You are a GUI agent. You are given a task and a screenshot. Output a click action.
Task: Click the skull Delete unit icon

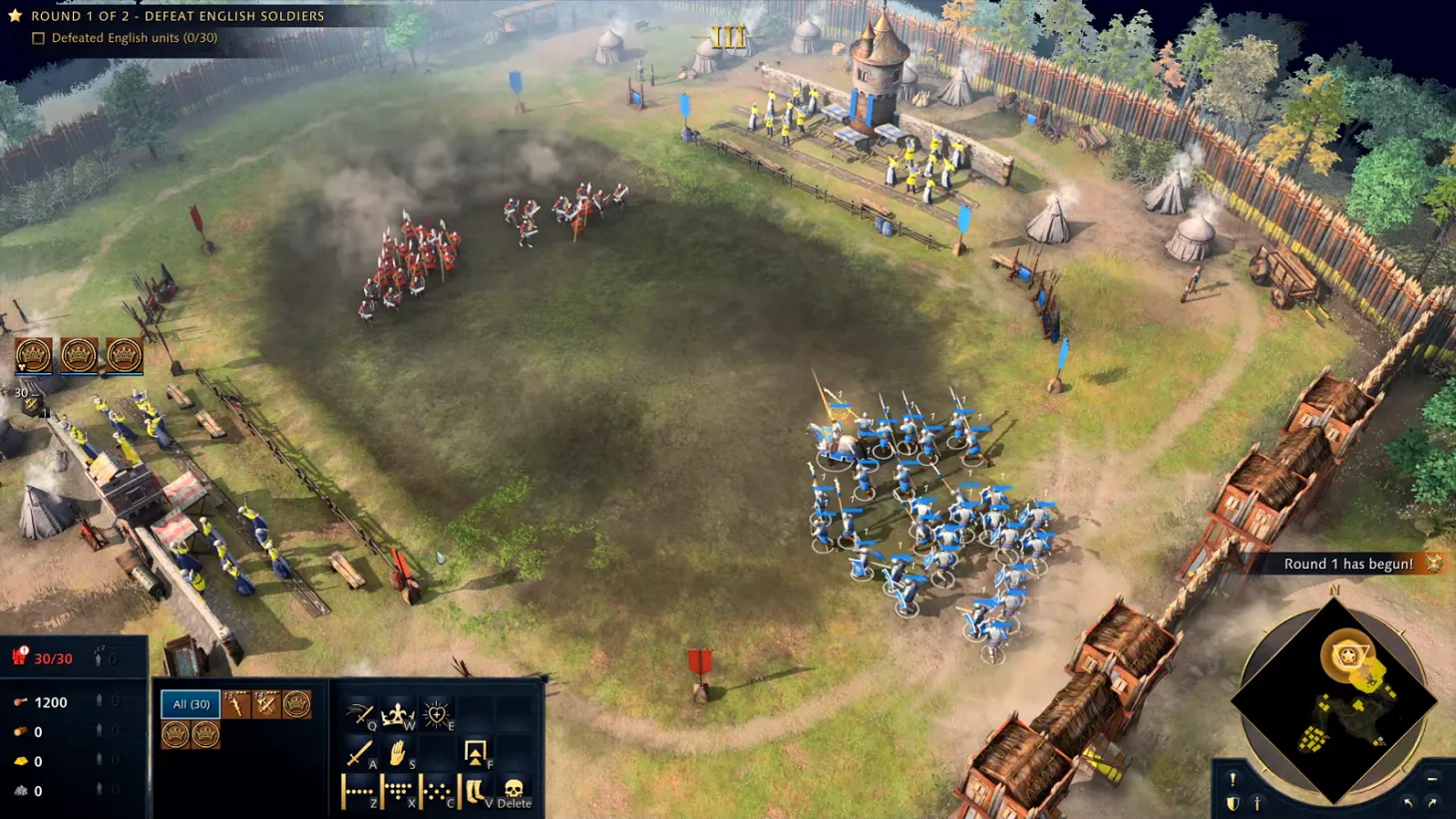[x=515, y=791]
